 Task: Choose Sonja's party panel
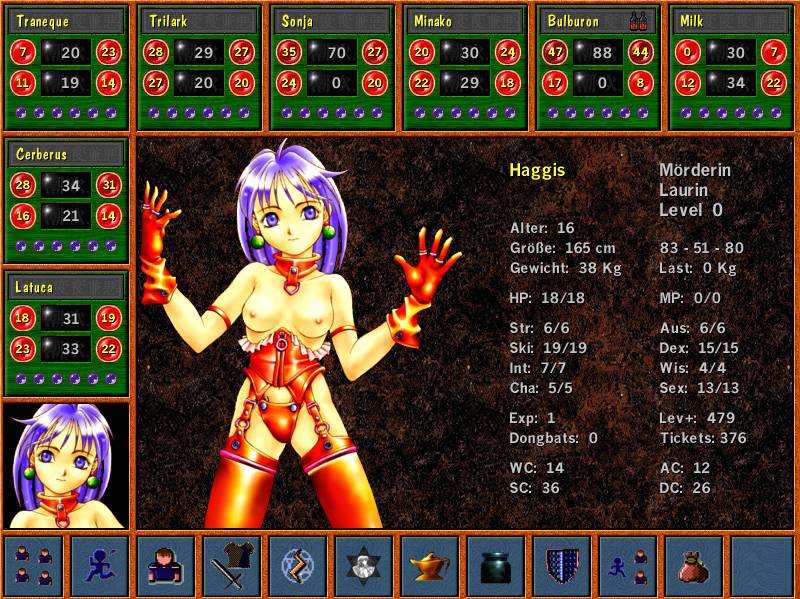332,68
